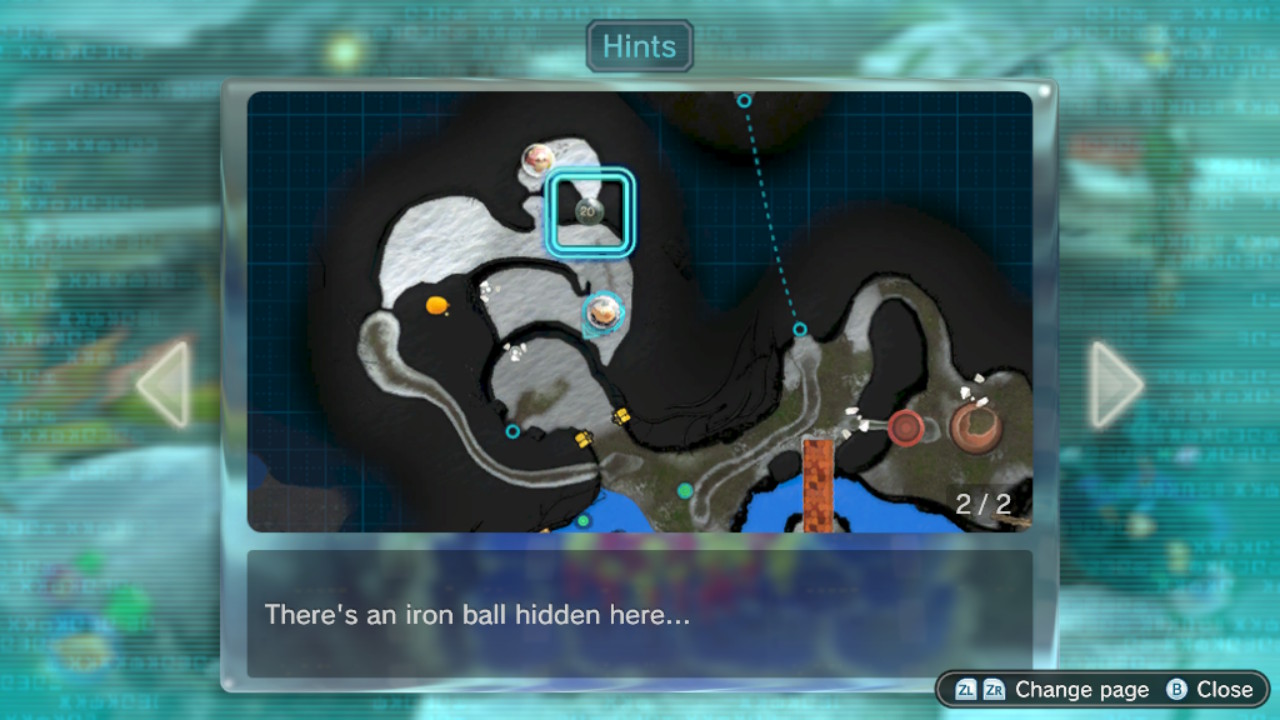Select the red Onion marker on map
Viewport: 1280px width, 720px height.
click(x=906, y=427)
